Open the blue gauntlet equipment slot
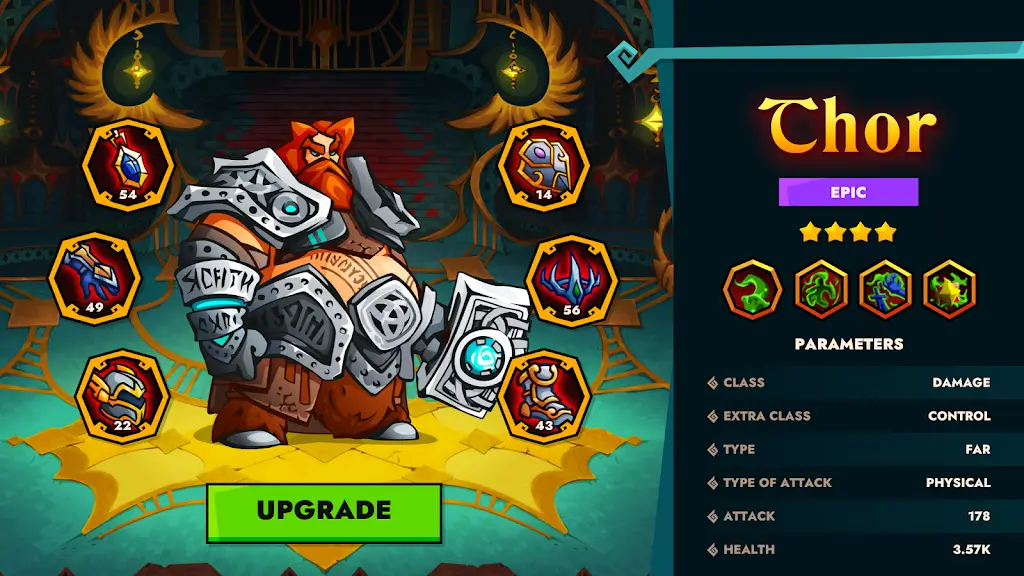Viewport: 1024px width, 576px height. click(94, 278)
